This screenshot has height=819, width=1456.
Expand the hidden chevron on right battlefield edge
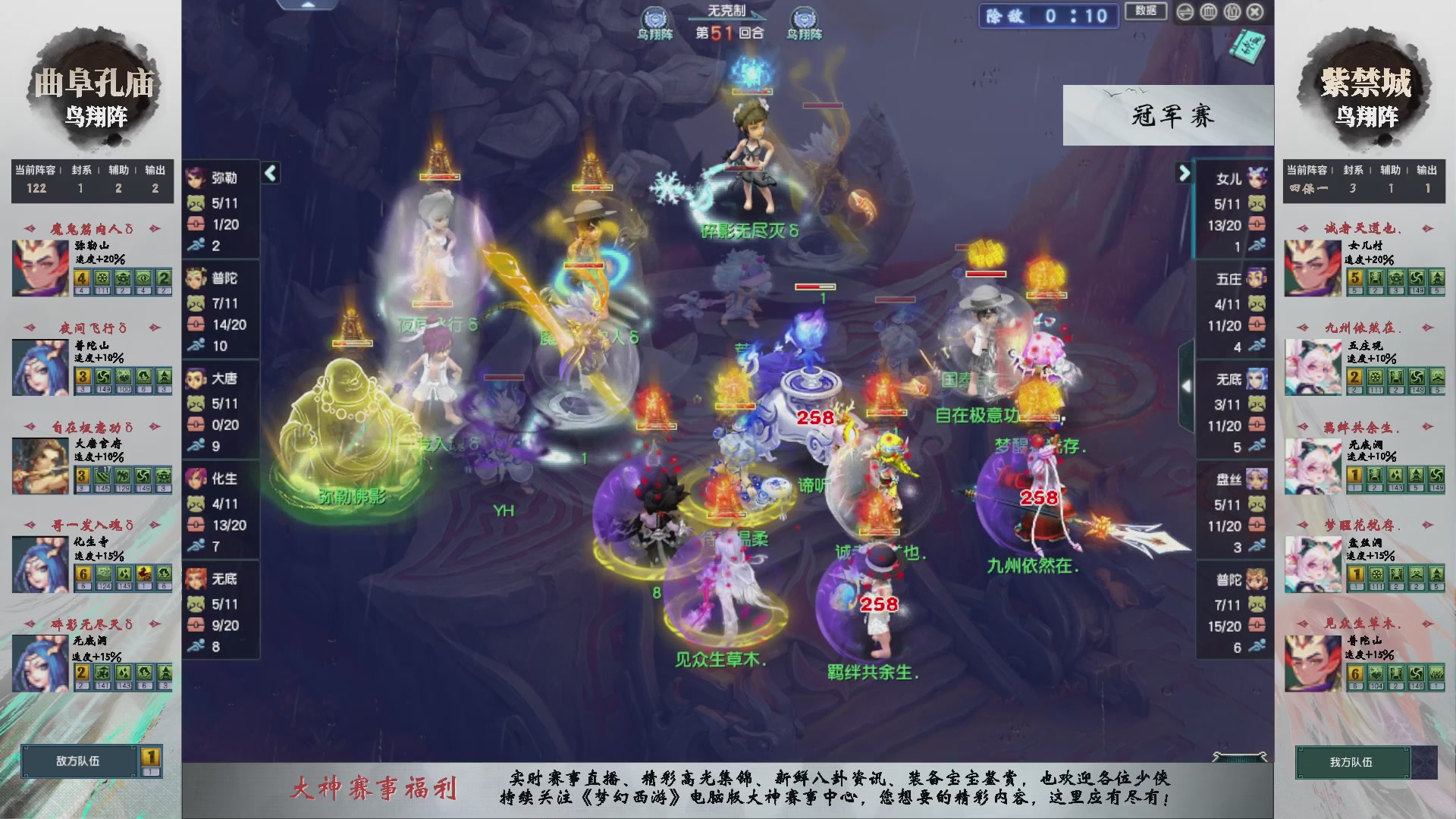(x=1188, y=385)
